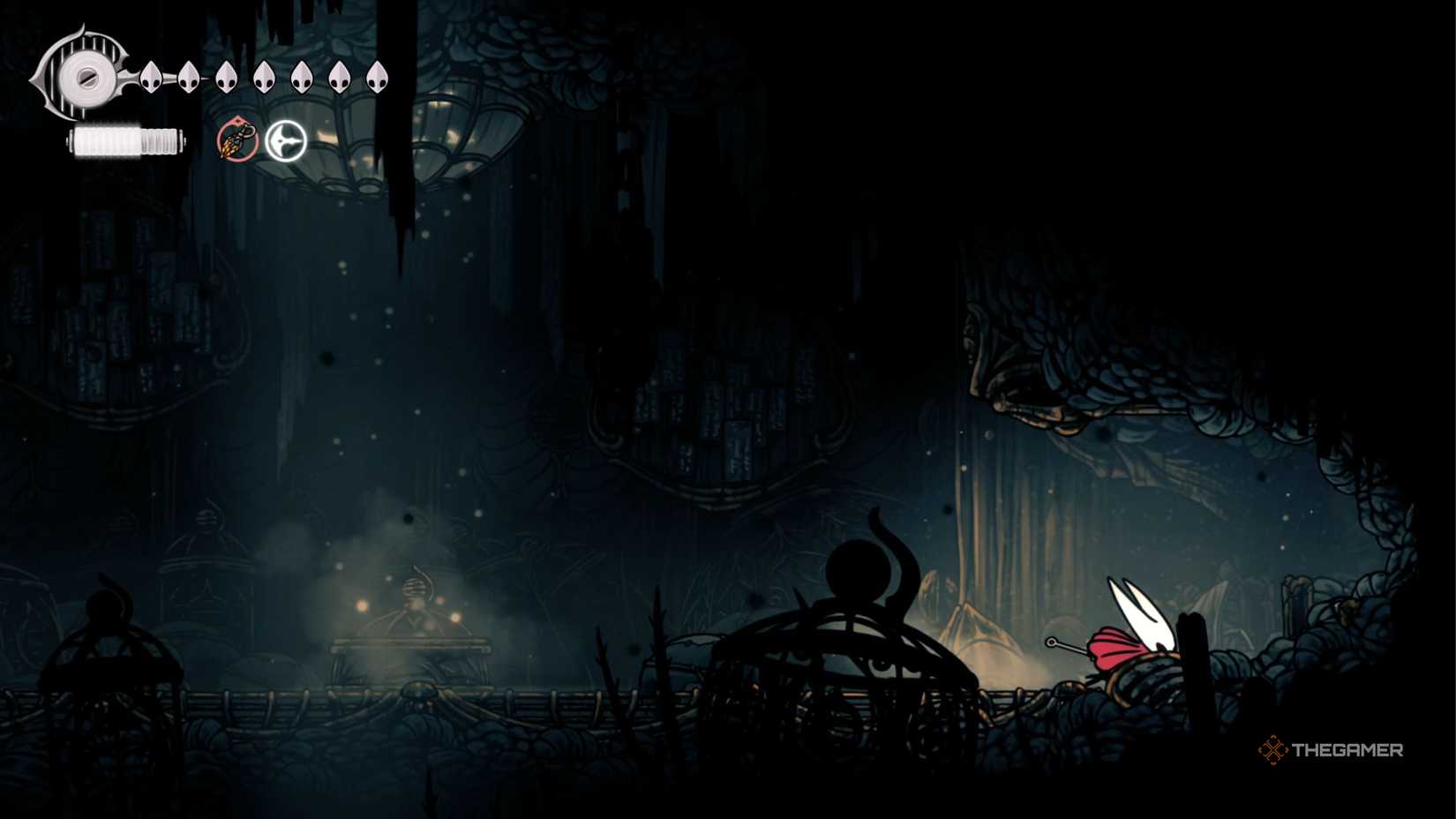Select the second health mask icon

[189, 78]
